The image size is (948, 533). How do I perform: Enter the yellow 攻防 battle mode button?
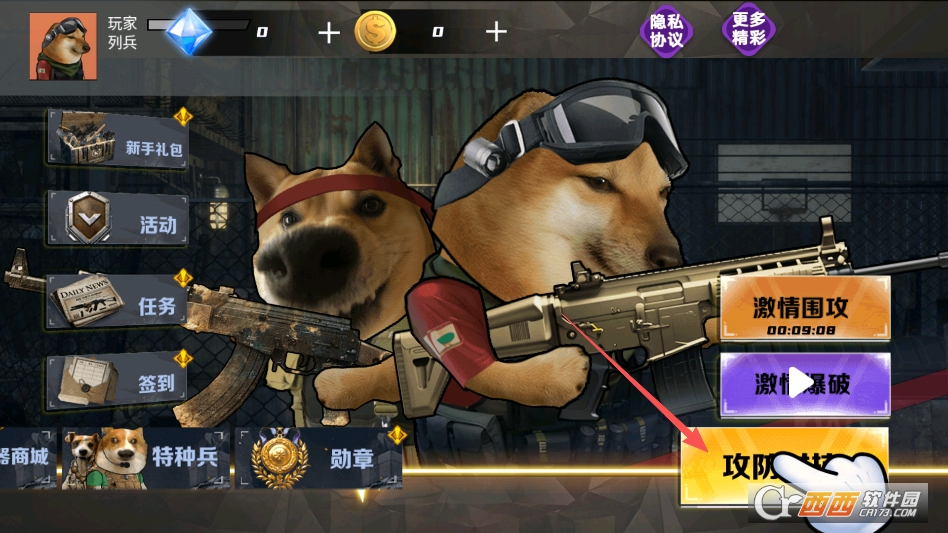click(x=784, y=466)
